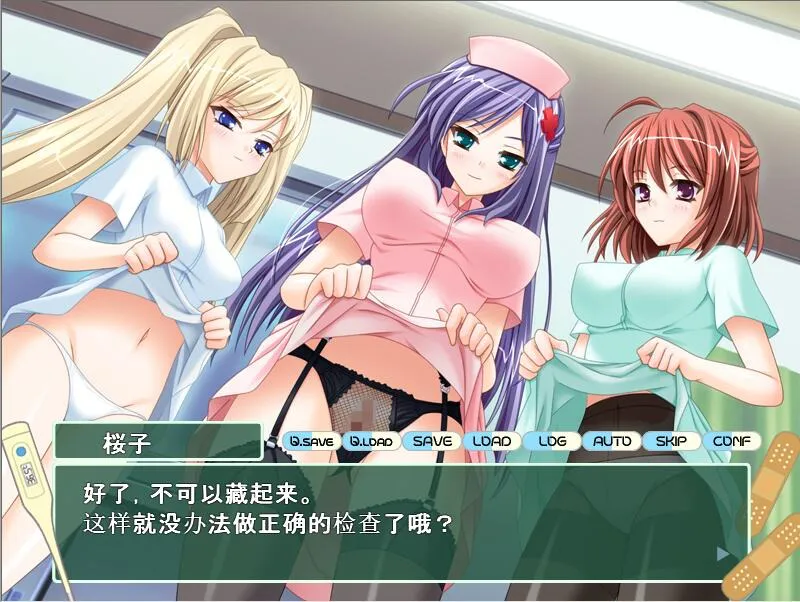Open the CONF settings menu
This screenshot has height=602, width=800.
pos(731,441)
